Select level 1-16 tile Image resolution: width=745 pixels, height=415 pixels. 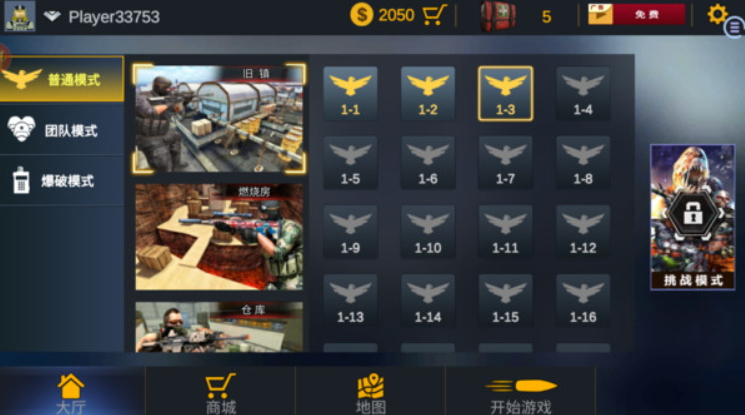(x=583, y=301)
